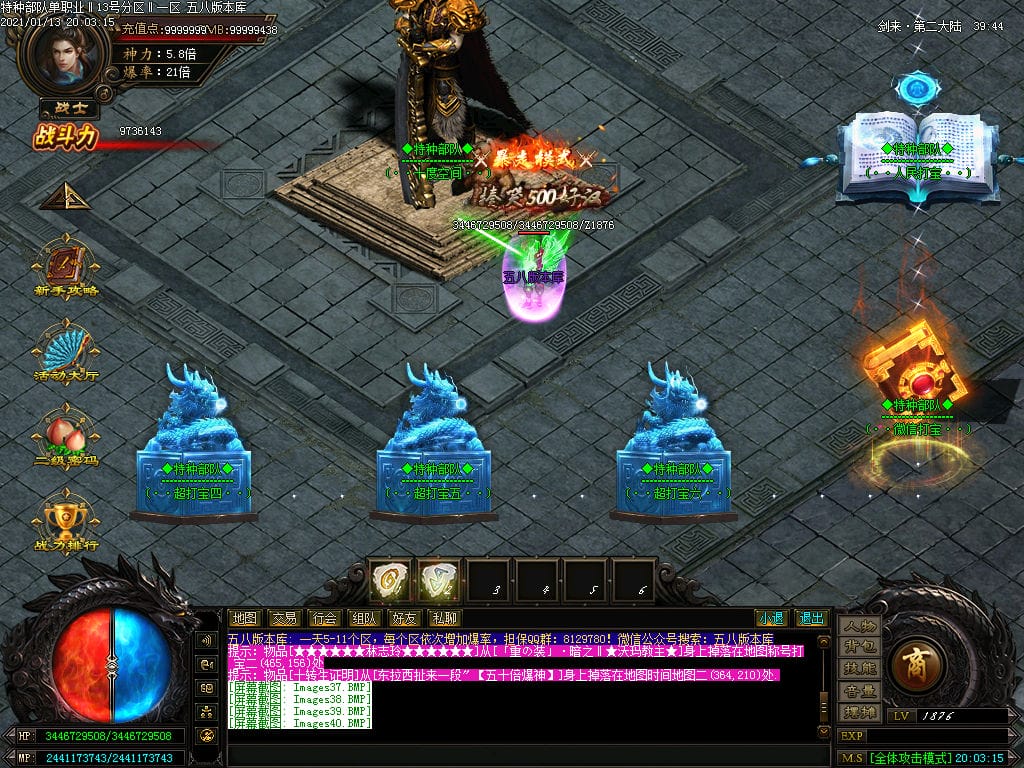Image resolution: width=1024 pixels, height=768 pixels.
Task: Open the 私聊 private chat button
Action: tap(444, 618)
